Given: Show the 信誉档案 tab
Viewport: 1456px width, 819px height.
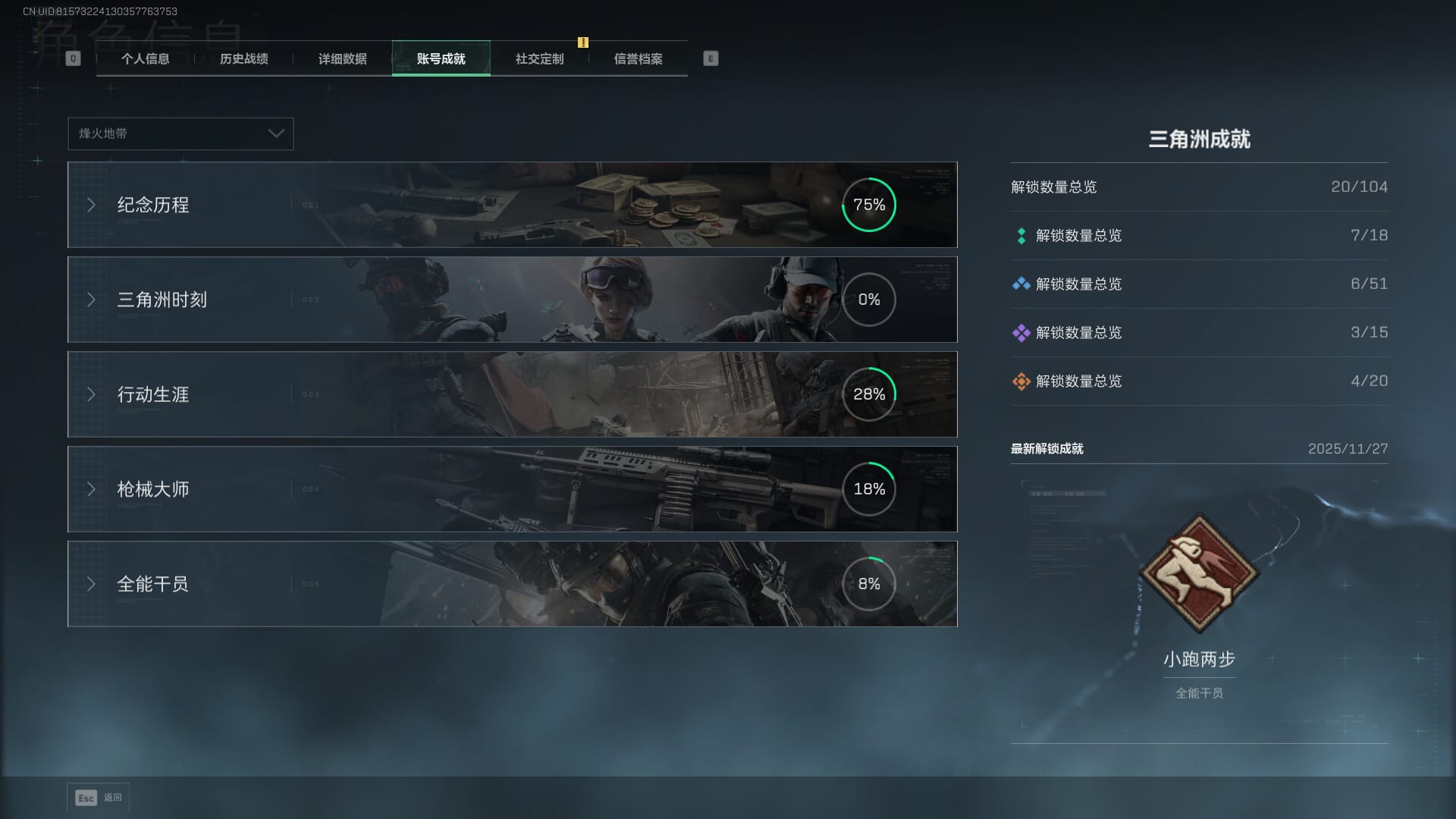Looking at the screenshot, I should 638,59.
